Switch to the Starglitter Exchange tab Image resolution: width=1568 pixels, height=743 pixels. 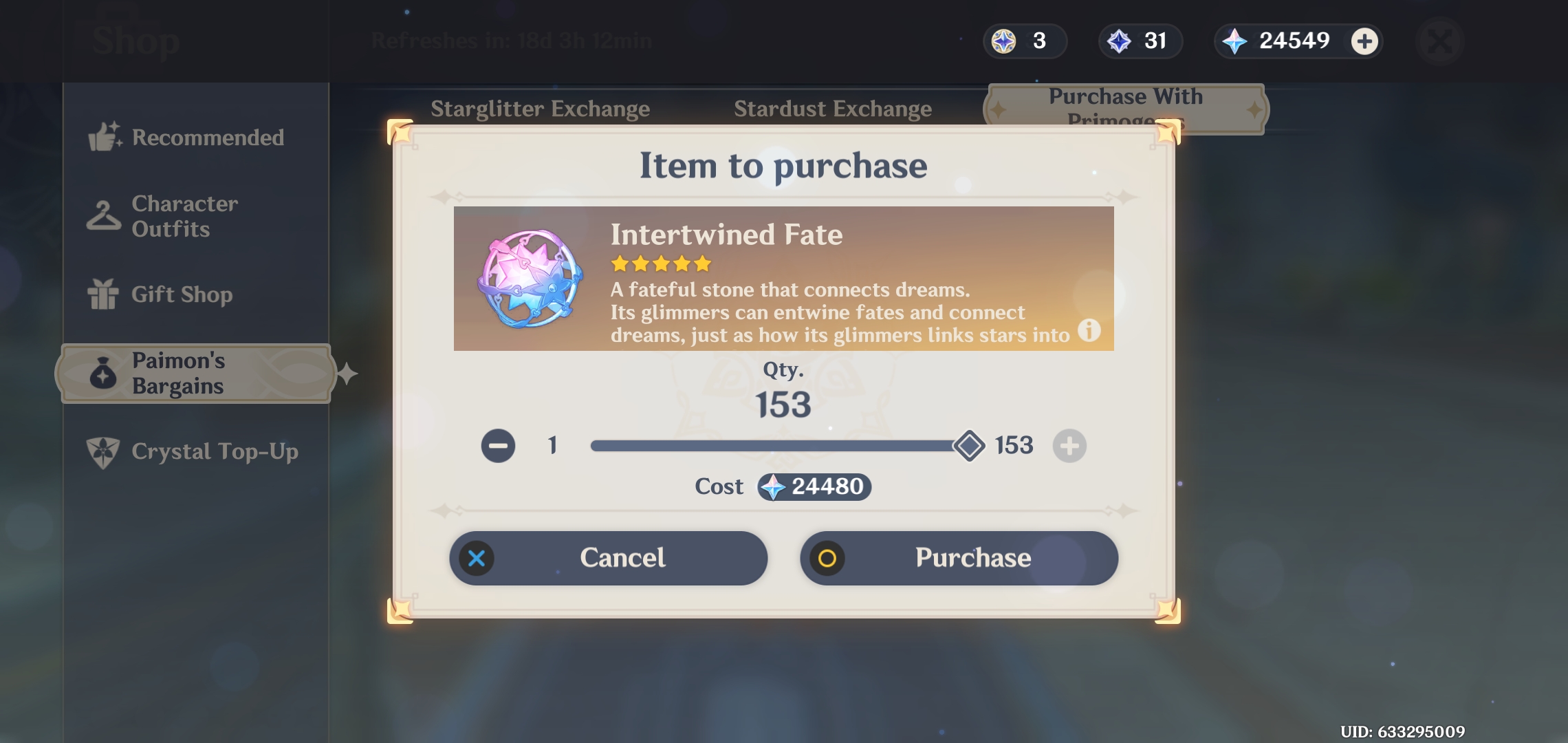point(541,109)
